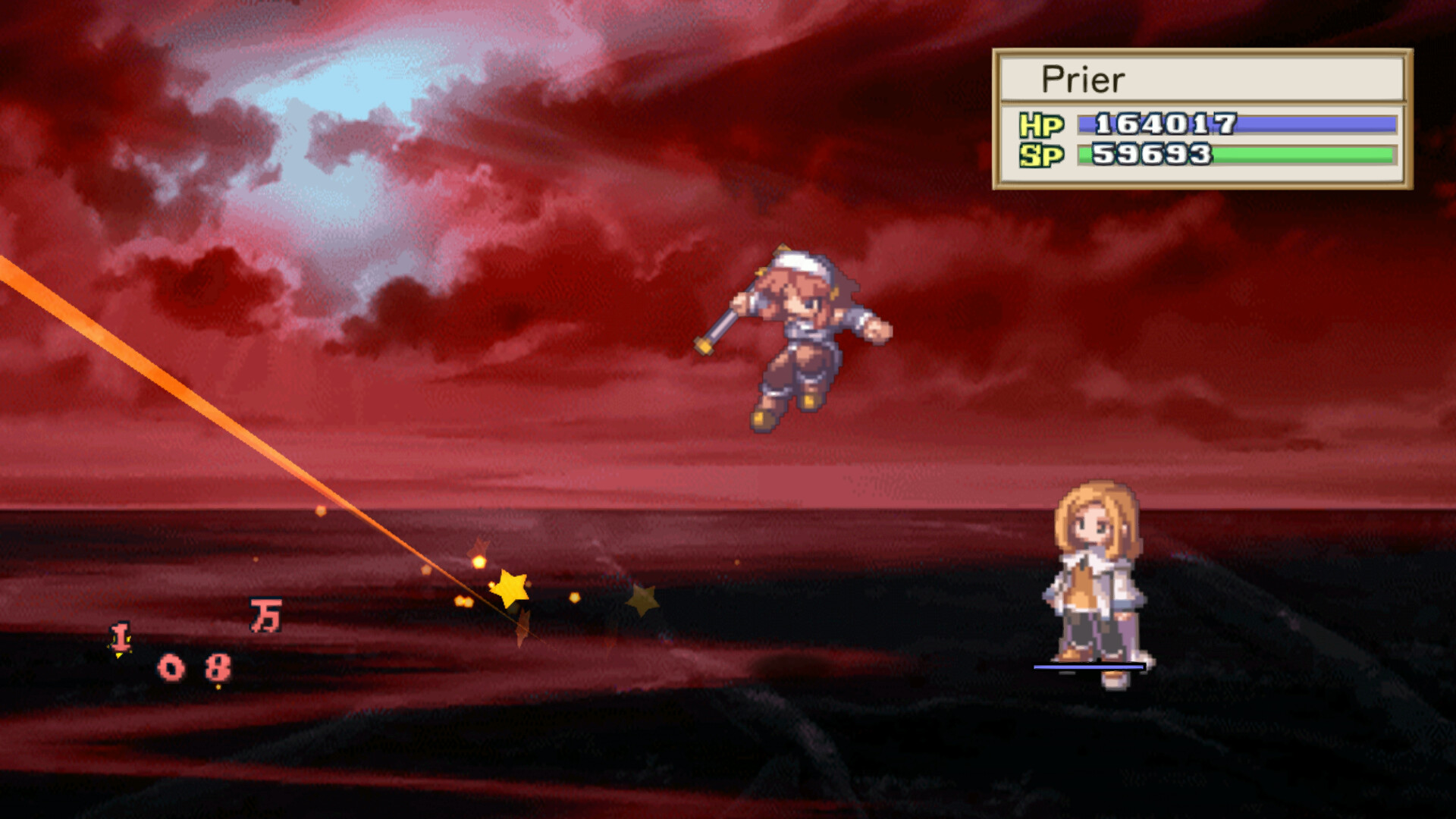Click the SP value 59693
This screenshot has width=1456, height=819.
(x=1151, y=155)
